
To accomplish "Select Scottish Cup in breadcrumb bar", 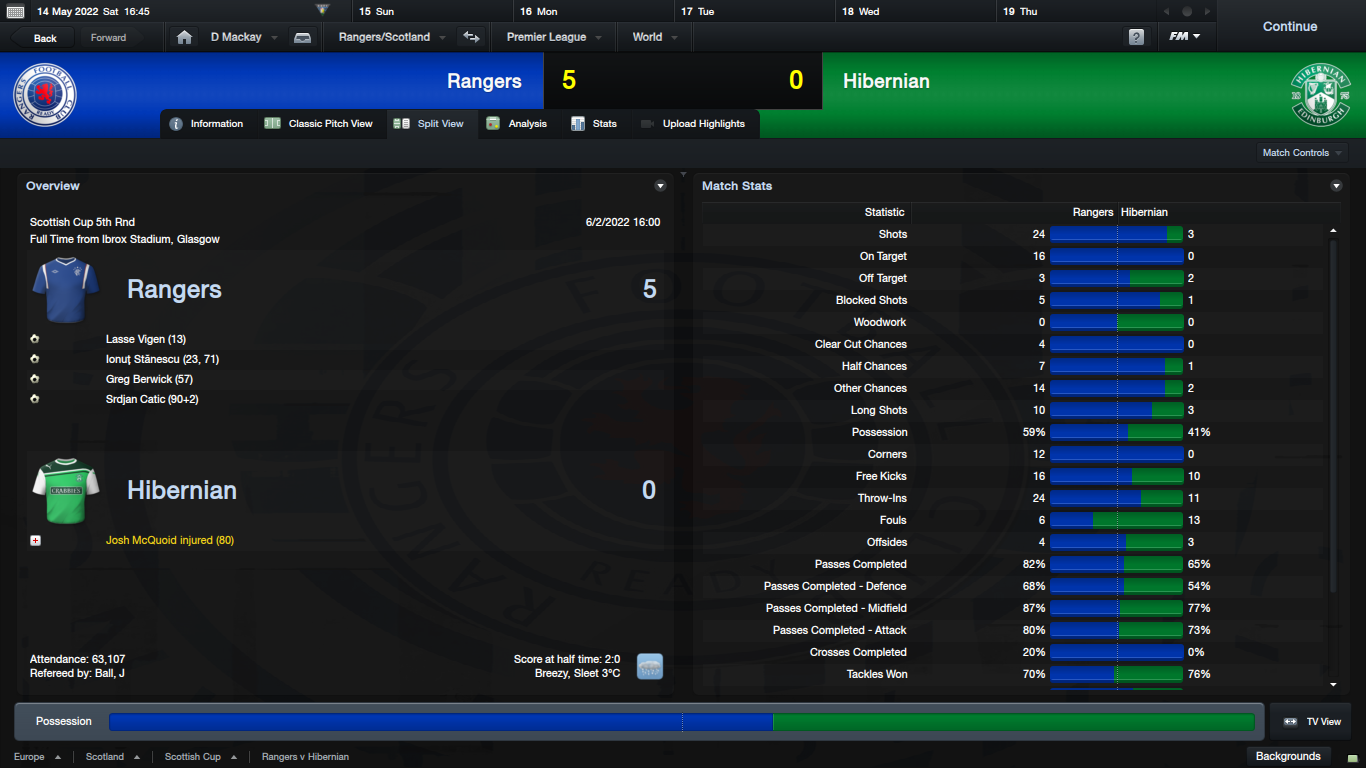I will (193, 757).
